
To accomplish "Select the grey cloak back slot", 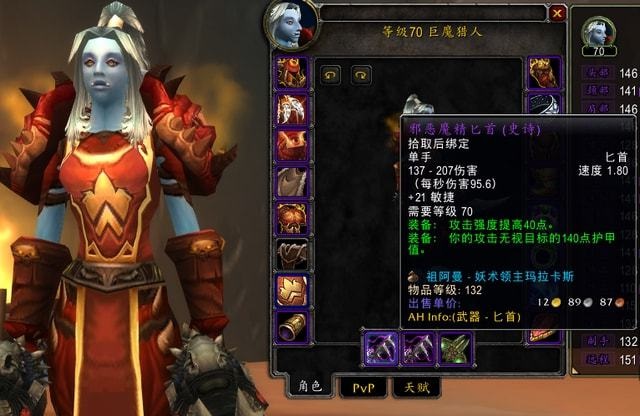I will pos(291,181).
